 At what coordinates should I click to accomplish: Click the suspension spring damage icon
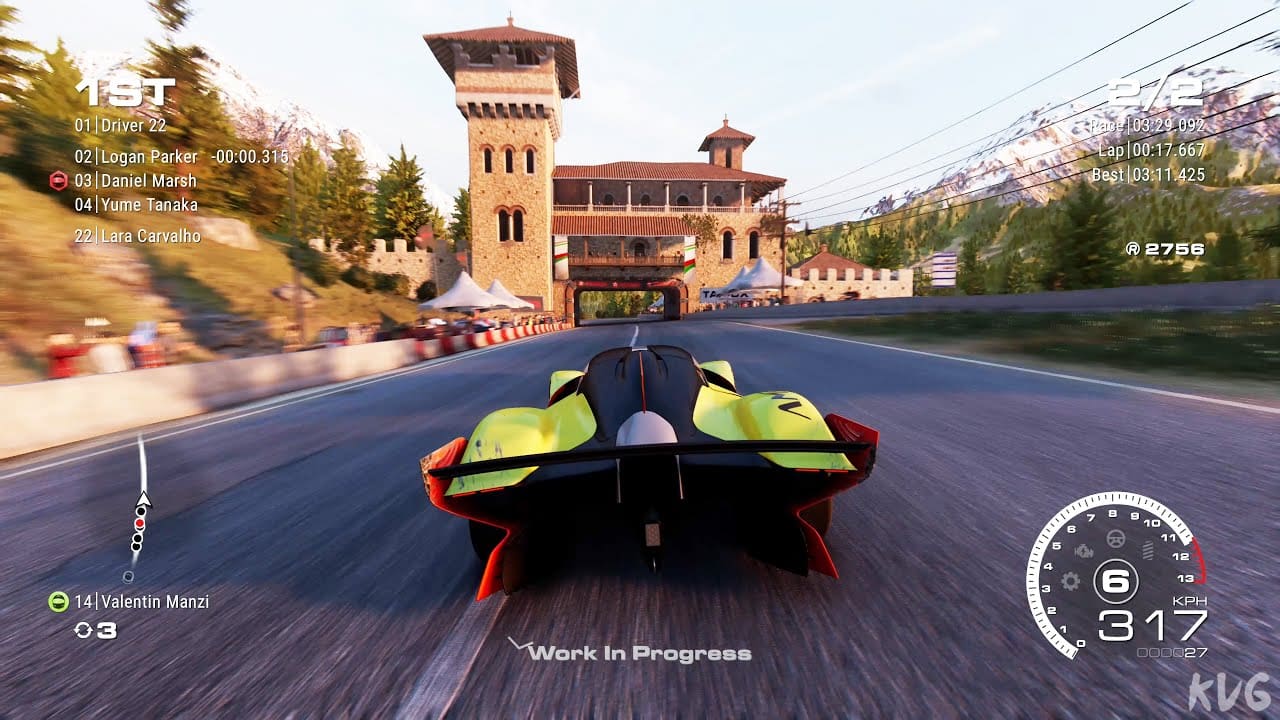[x=1147, y=550]
